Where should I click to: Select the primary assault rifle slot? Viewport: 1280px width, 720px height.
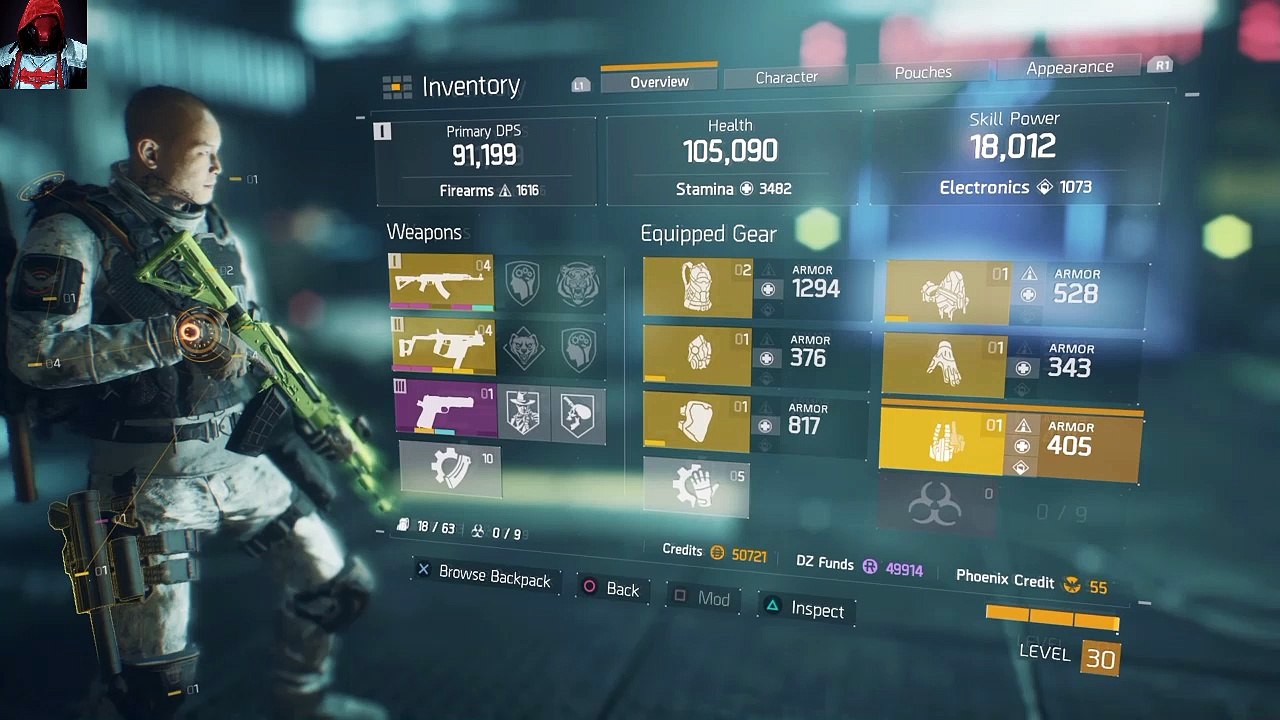(441, 282)
